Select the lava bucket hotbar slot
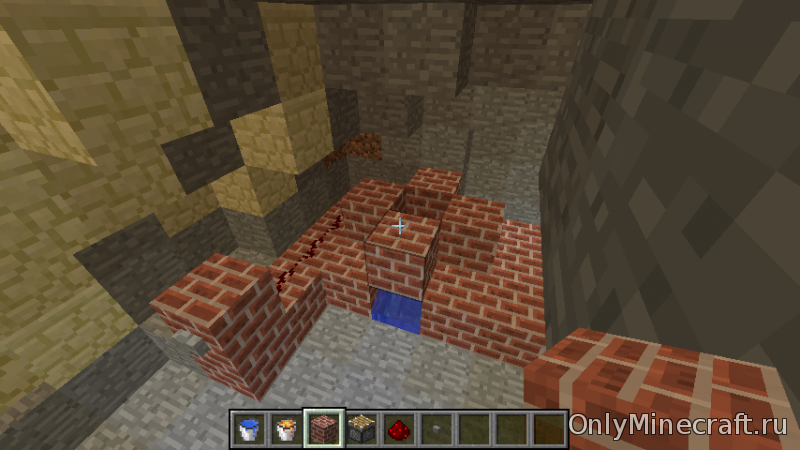The width and height of the screenshot is (800, 450). (x=287, y=428)
